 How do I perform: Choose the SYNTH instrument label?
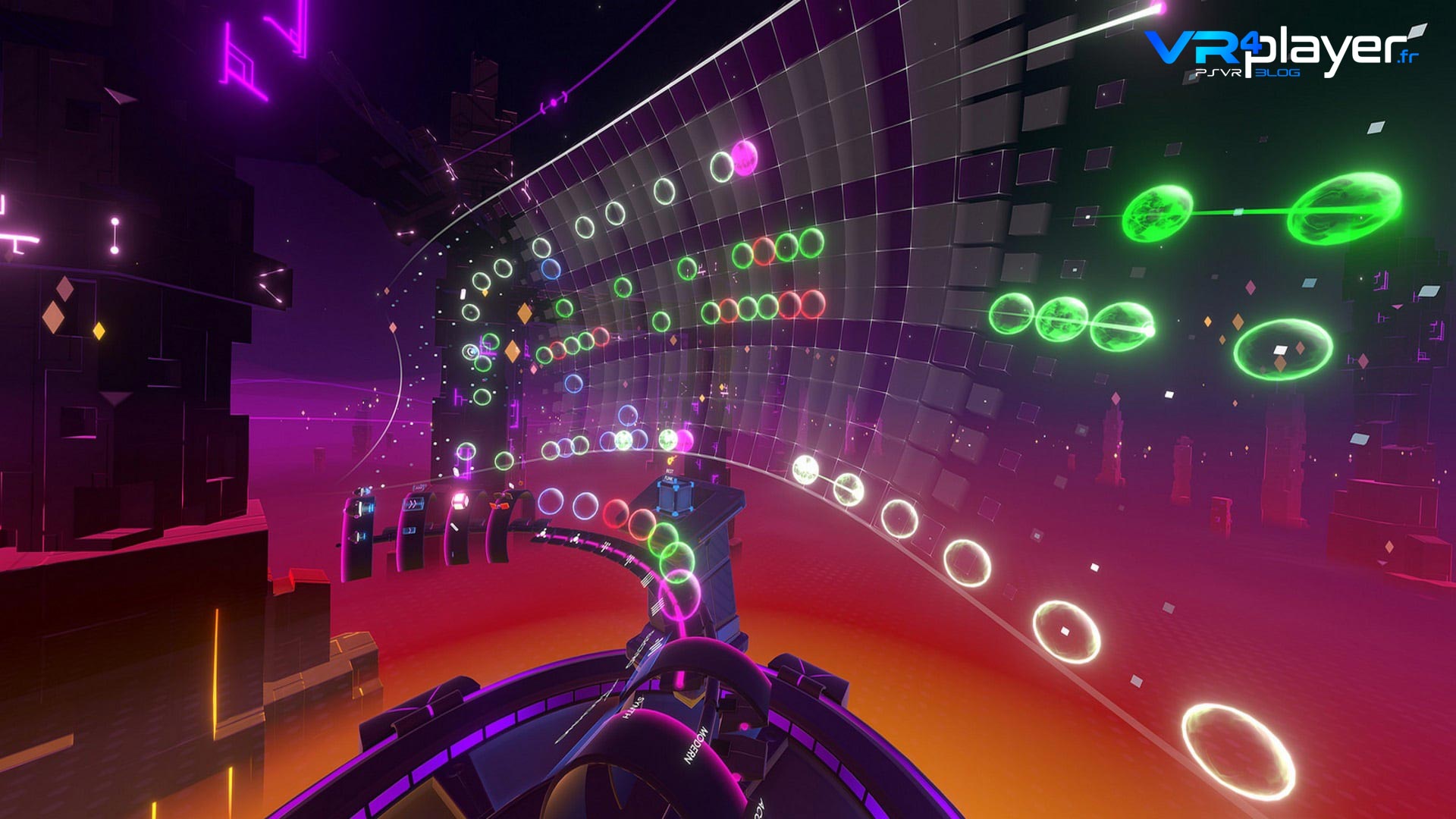point(633,708)
